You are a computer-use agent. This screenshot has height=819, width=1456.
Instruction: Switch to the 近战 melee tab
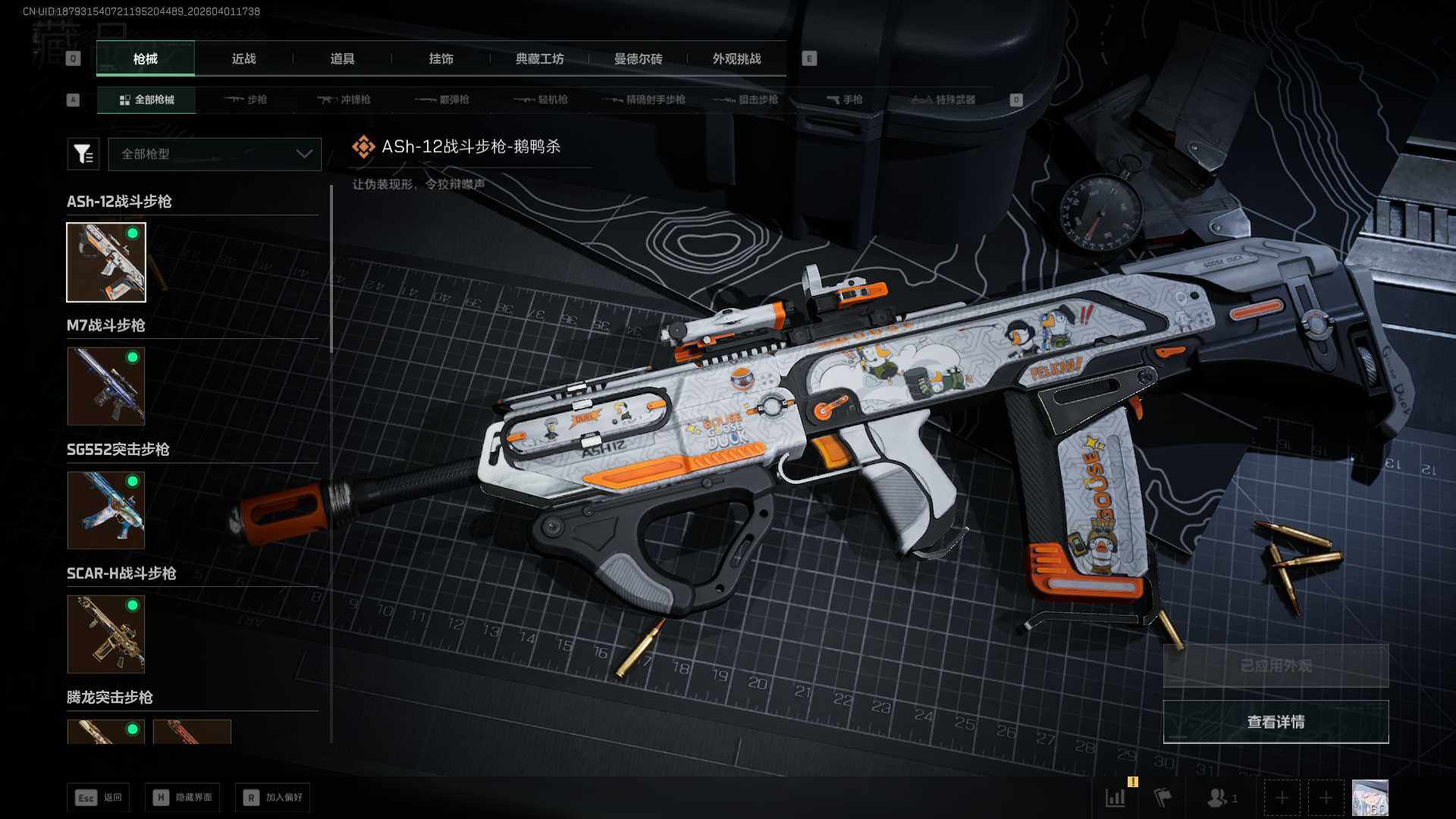243,59
